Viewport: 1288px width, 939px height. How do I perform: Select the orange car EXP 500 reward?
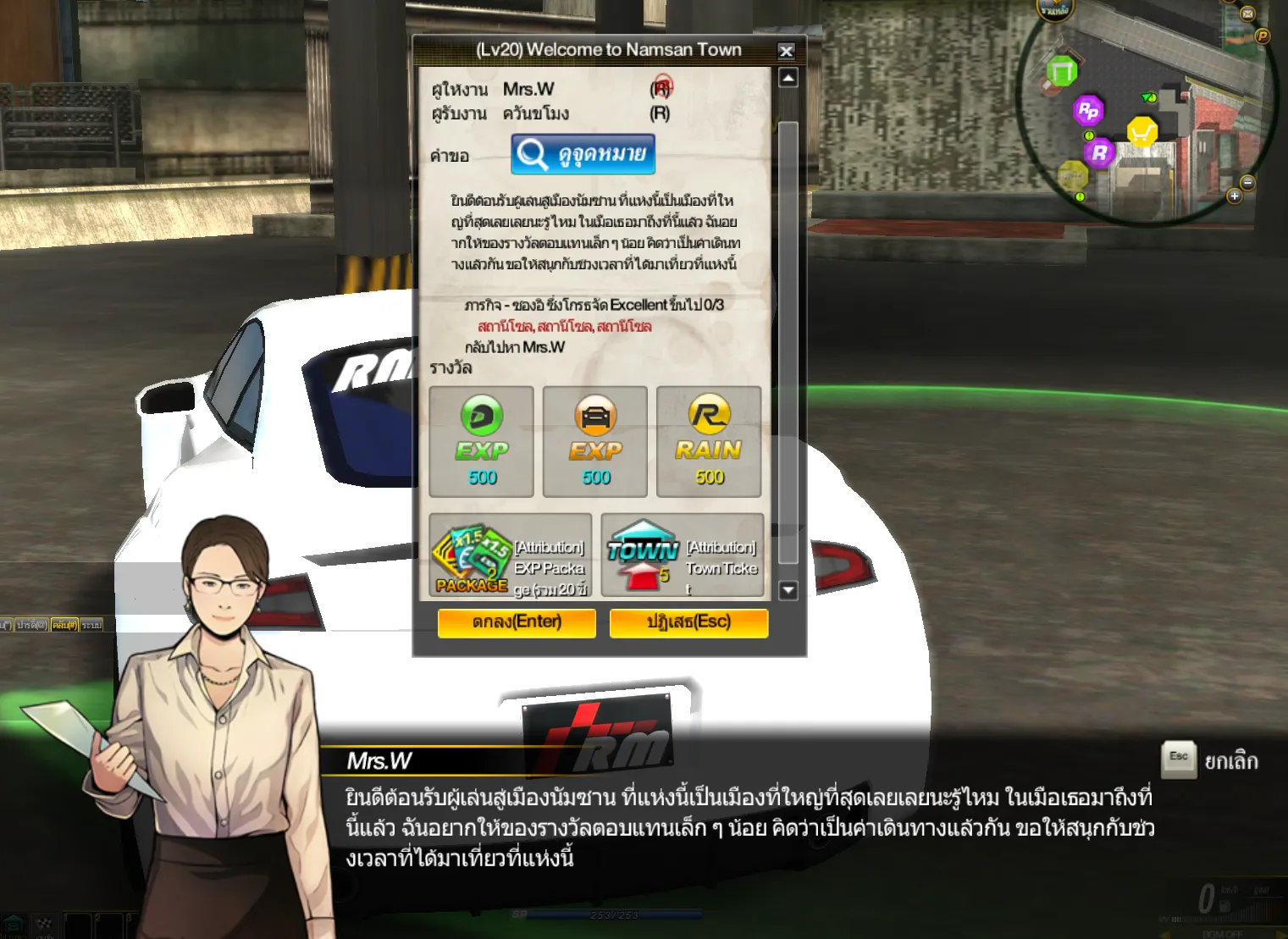(595, 441)
